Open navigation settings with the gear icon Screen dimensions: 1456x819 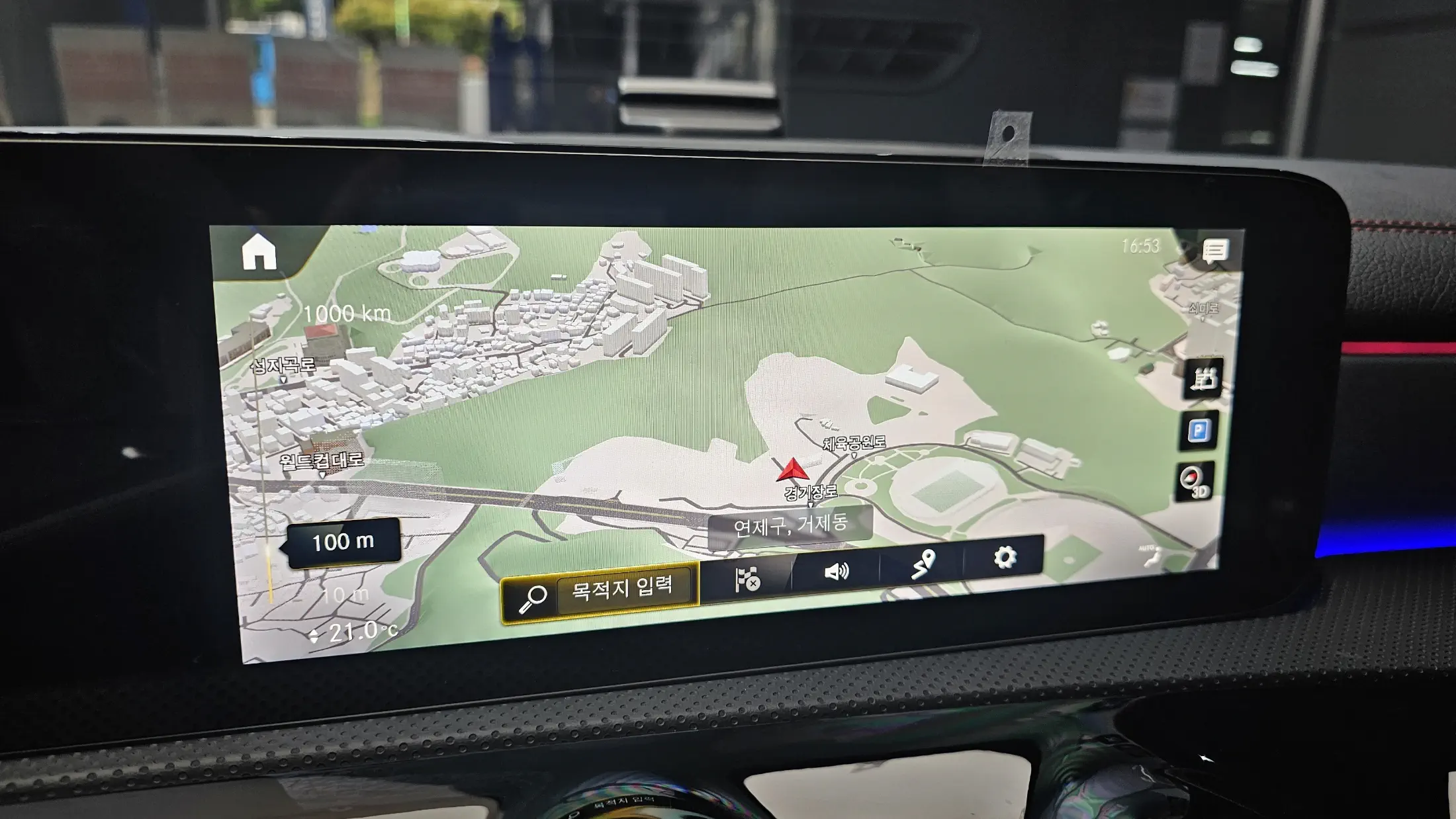pos(1005,558)
